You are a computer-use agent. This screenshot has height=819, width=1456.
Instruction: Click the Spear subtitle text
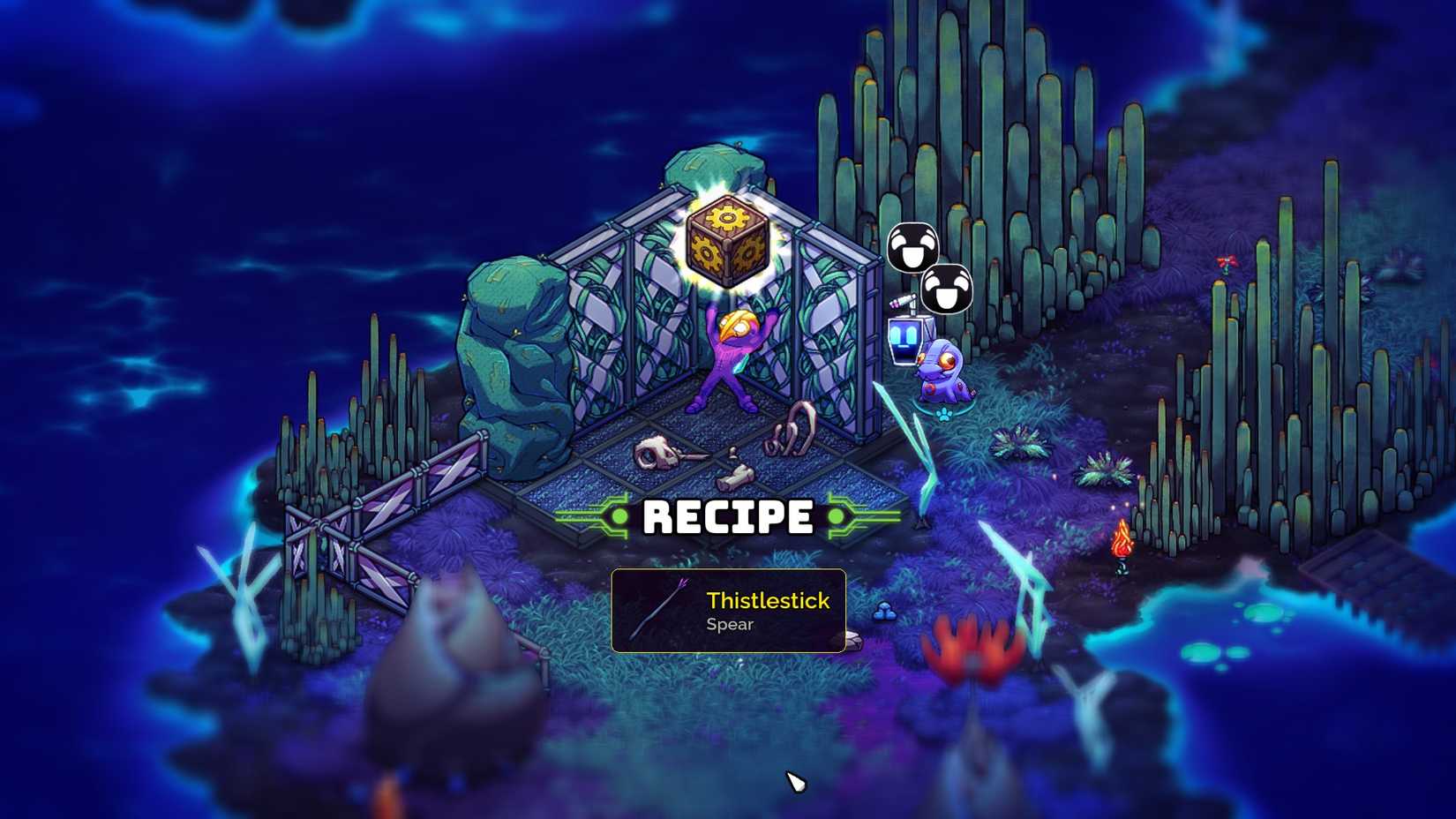tap(729, 626)
